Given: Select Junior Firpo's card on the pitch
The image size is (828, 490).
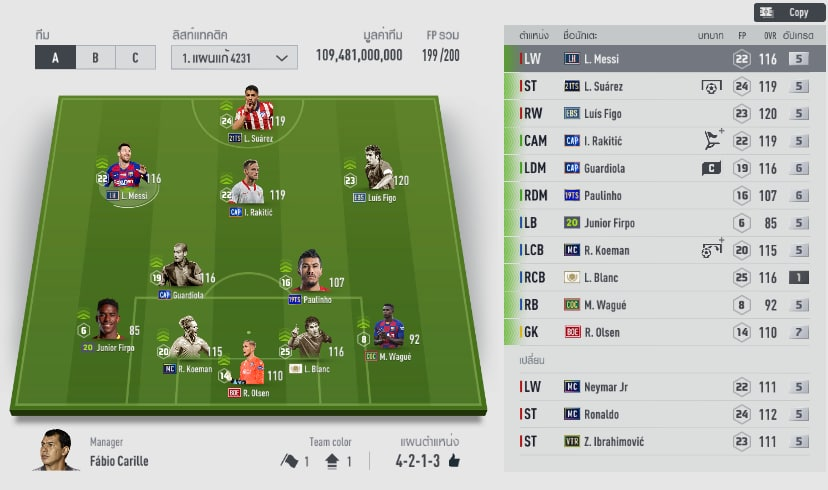Looking at the screenshot, I should [x=108, y=322].
